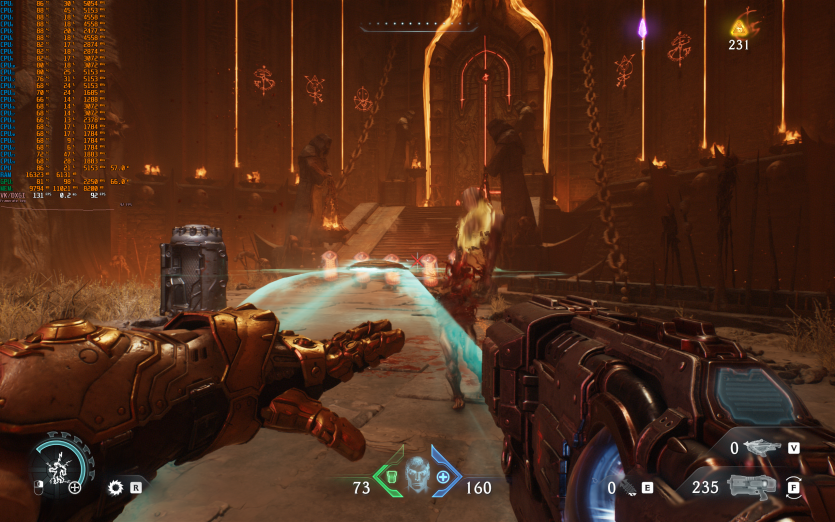Click the shield charge melee icon
Image resolution: width=835 pixels, height=522 pixels.
point(63,461)
